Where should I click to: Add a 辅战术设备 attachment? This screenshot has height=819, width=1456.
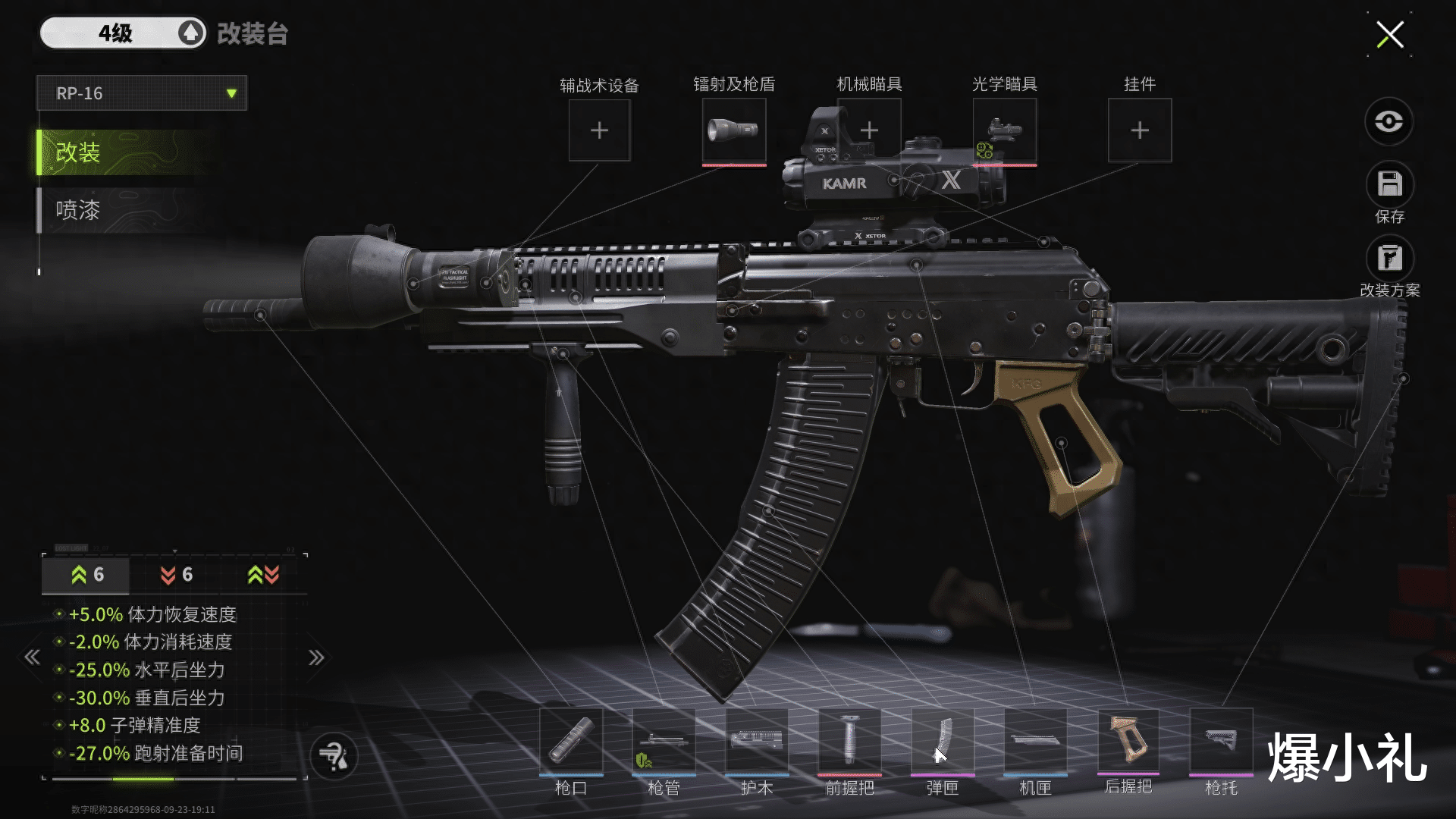coord(599,130)
